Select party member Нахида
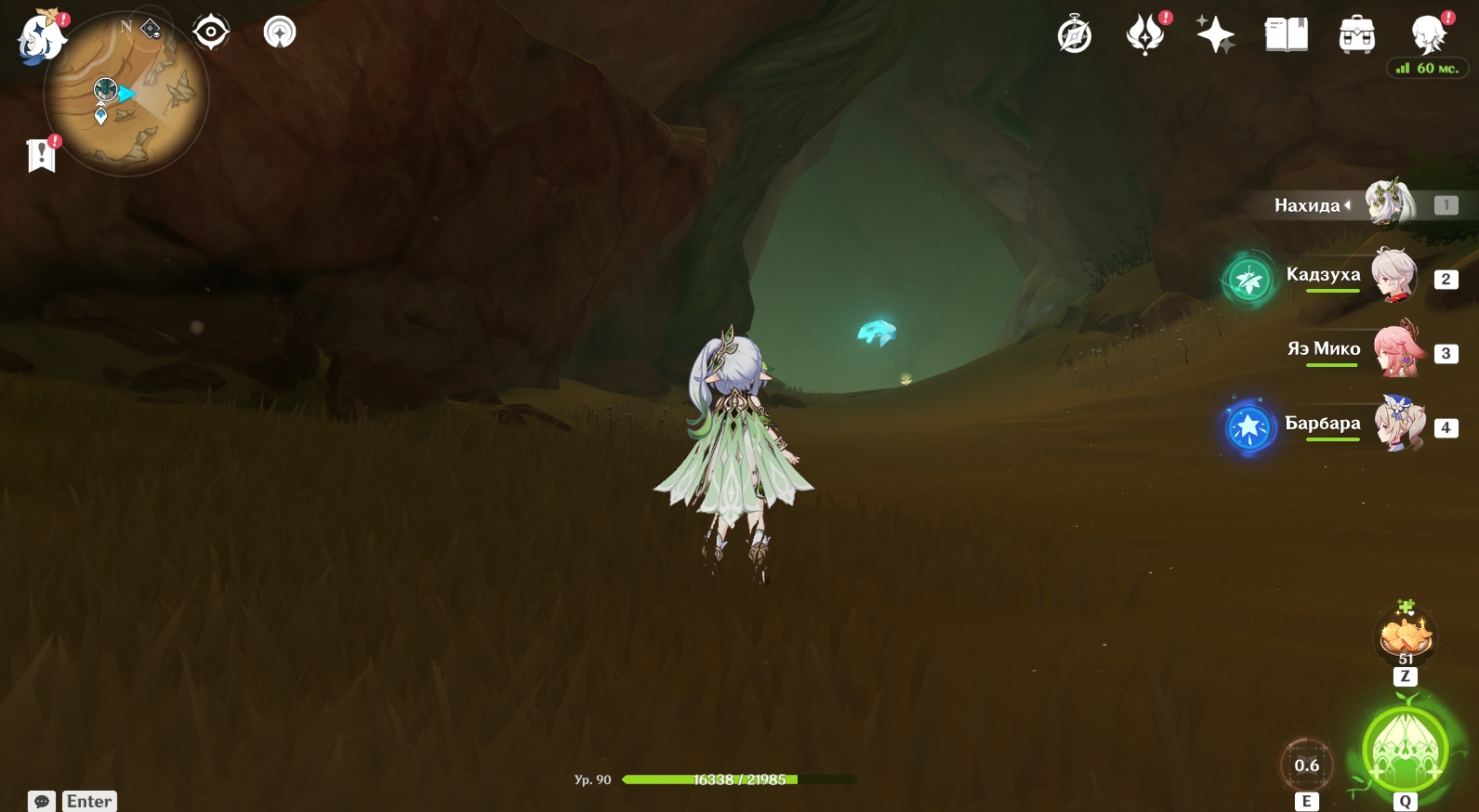This screenshot has width=1479, height=812. click(x=1389, y=203)
